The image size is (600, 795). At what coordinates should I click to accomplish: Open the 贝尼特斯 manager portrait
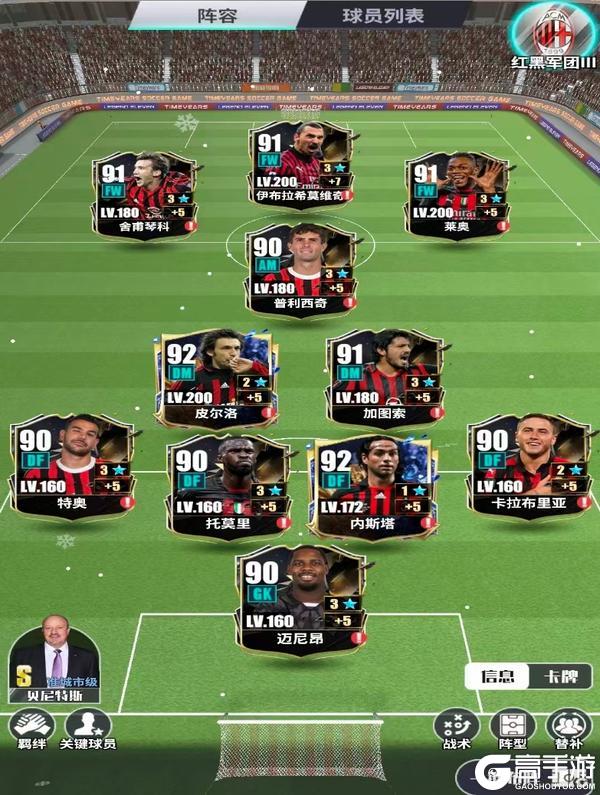coord(55,658)
